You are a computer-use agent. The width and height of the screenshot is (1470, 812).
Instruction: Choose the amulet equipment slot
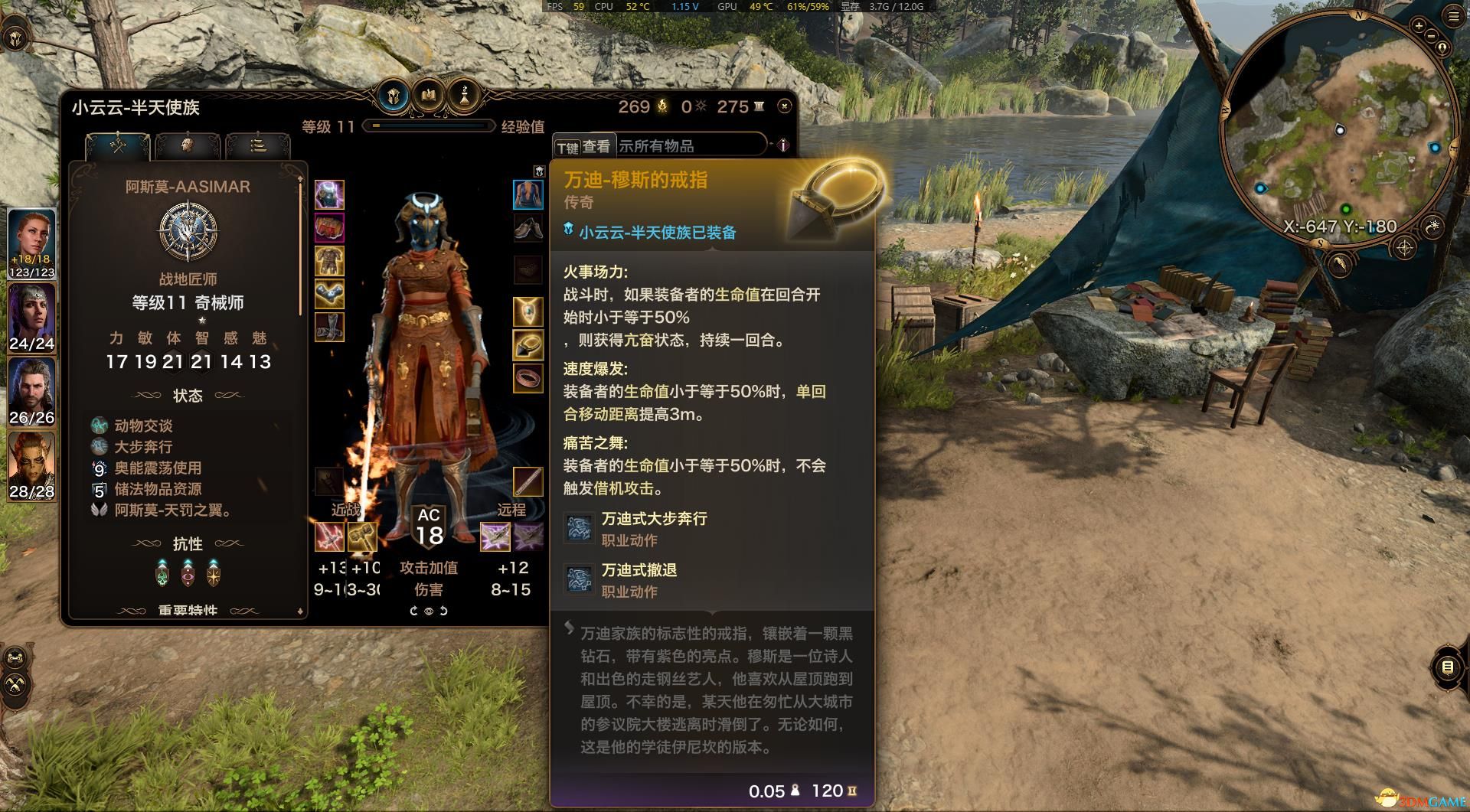click(528, 311)
